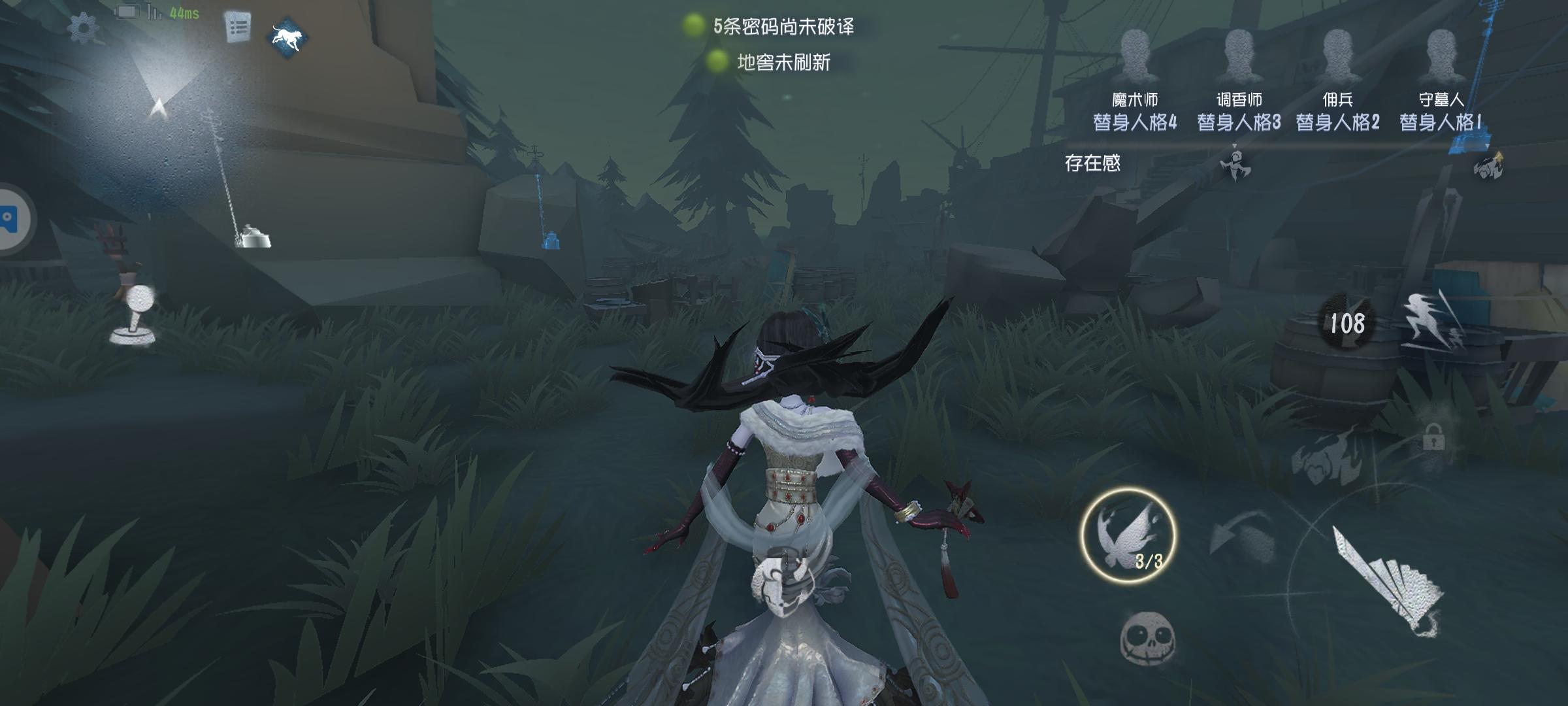This screenshot has width=1568, height=706.
Task: Select the 魔术师 survivor portrait
Action: [1135, 56]
